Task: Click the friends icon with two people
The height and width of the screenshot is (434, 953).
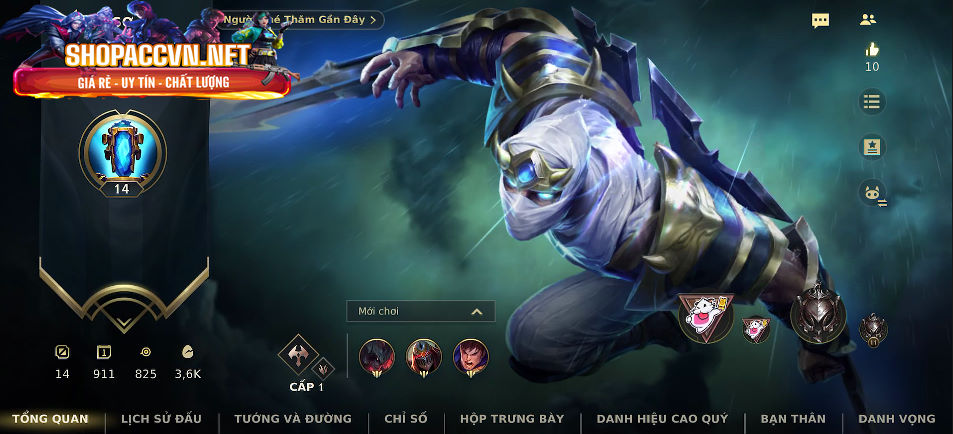Action: point(868,20)
